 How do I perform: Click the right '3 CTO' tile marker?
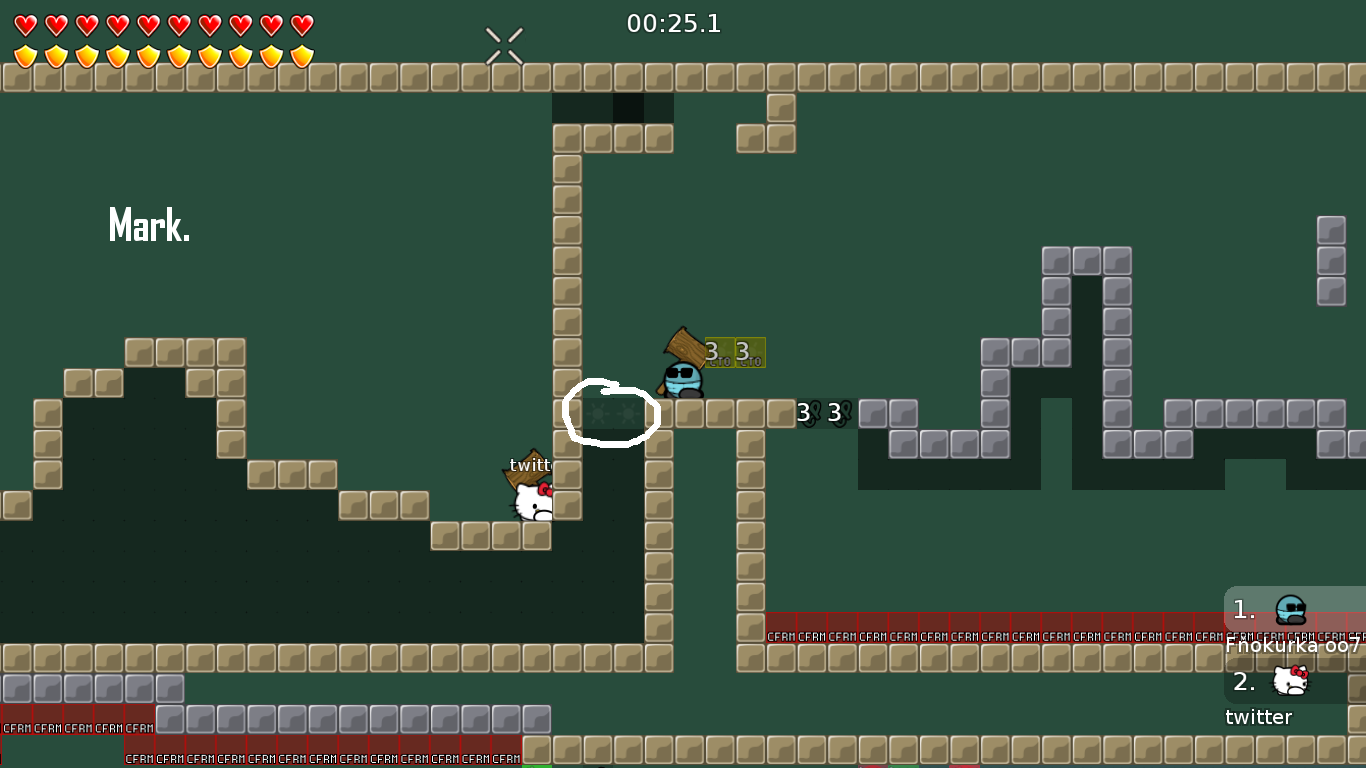tap(748, 353)
